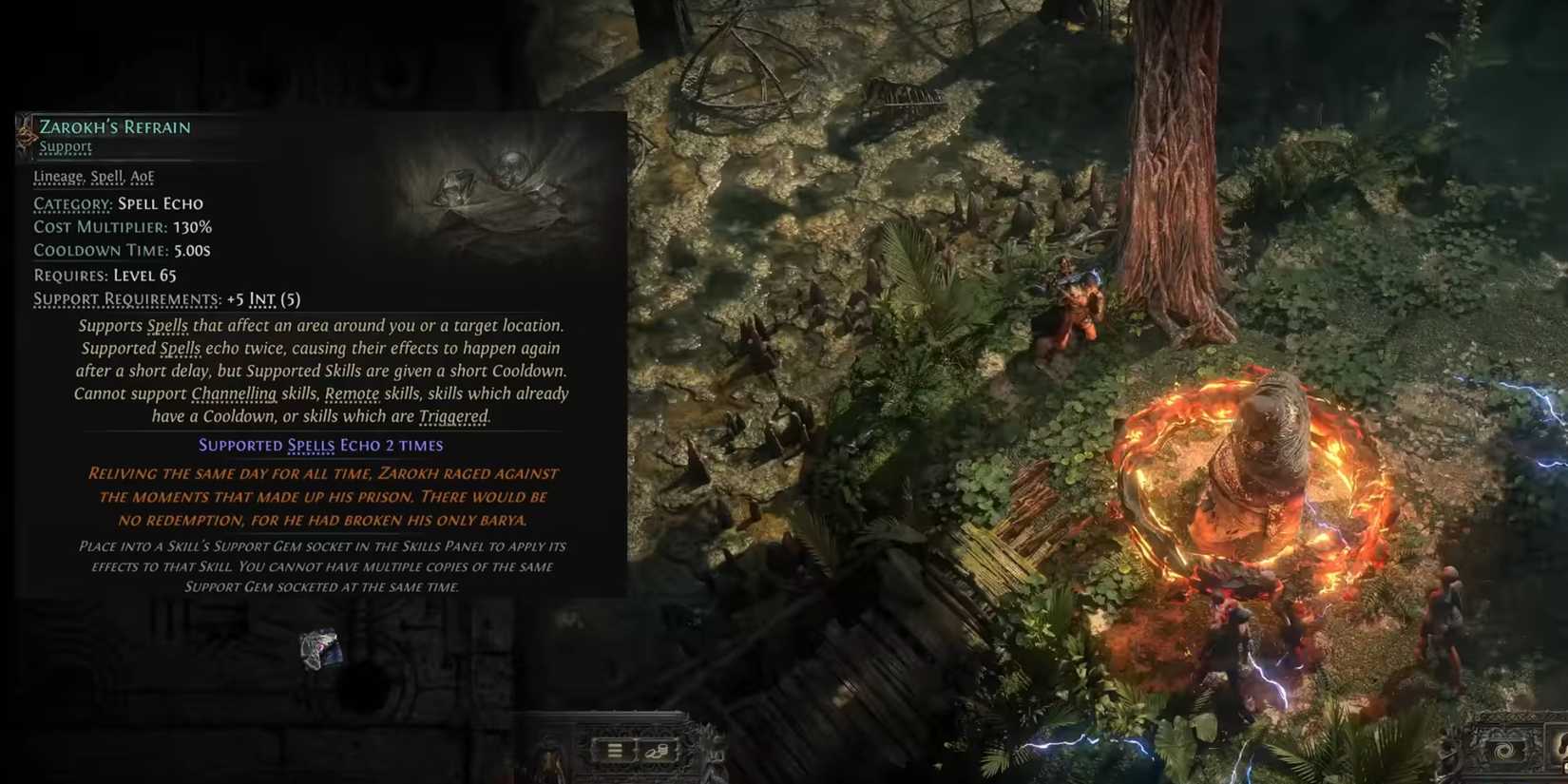The height and width of the screenshot is (784, 1568).
Task: Click the orange flavor text about Zarokh
Action: (323, 496)
